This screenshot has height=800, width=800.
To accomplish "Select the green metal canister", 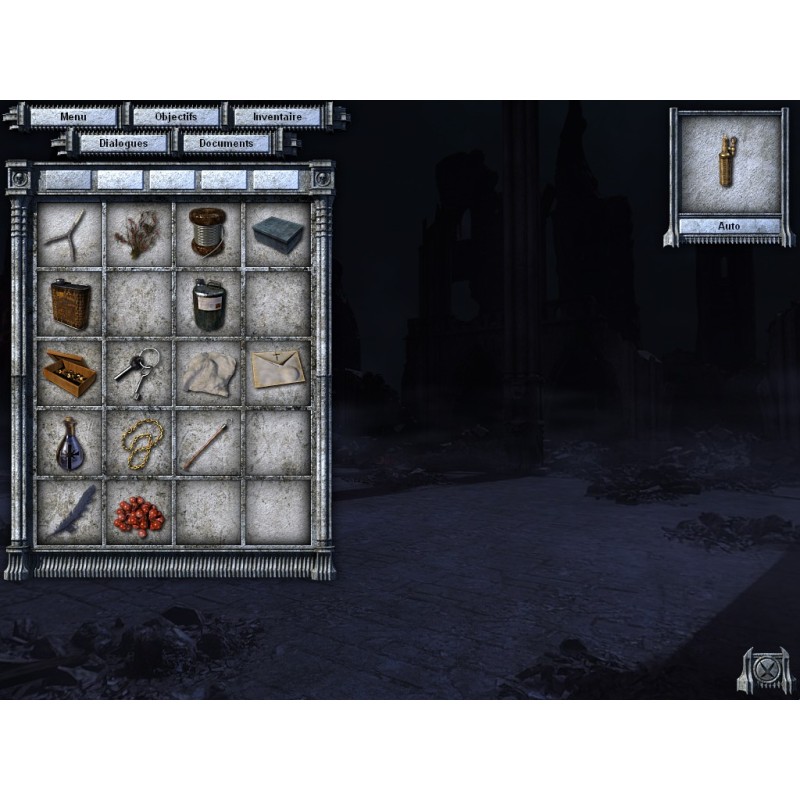I will [x=208, y=302].
